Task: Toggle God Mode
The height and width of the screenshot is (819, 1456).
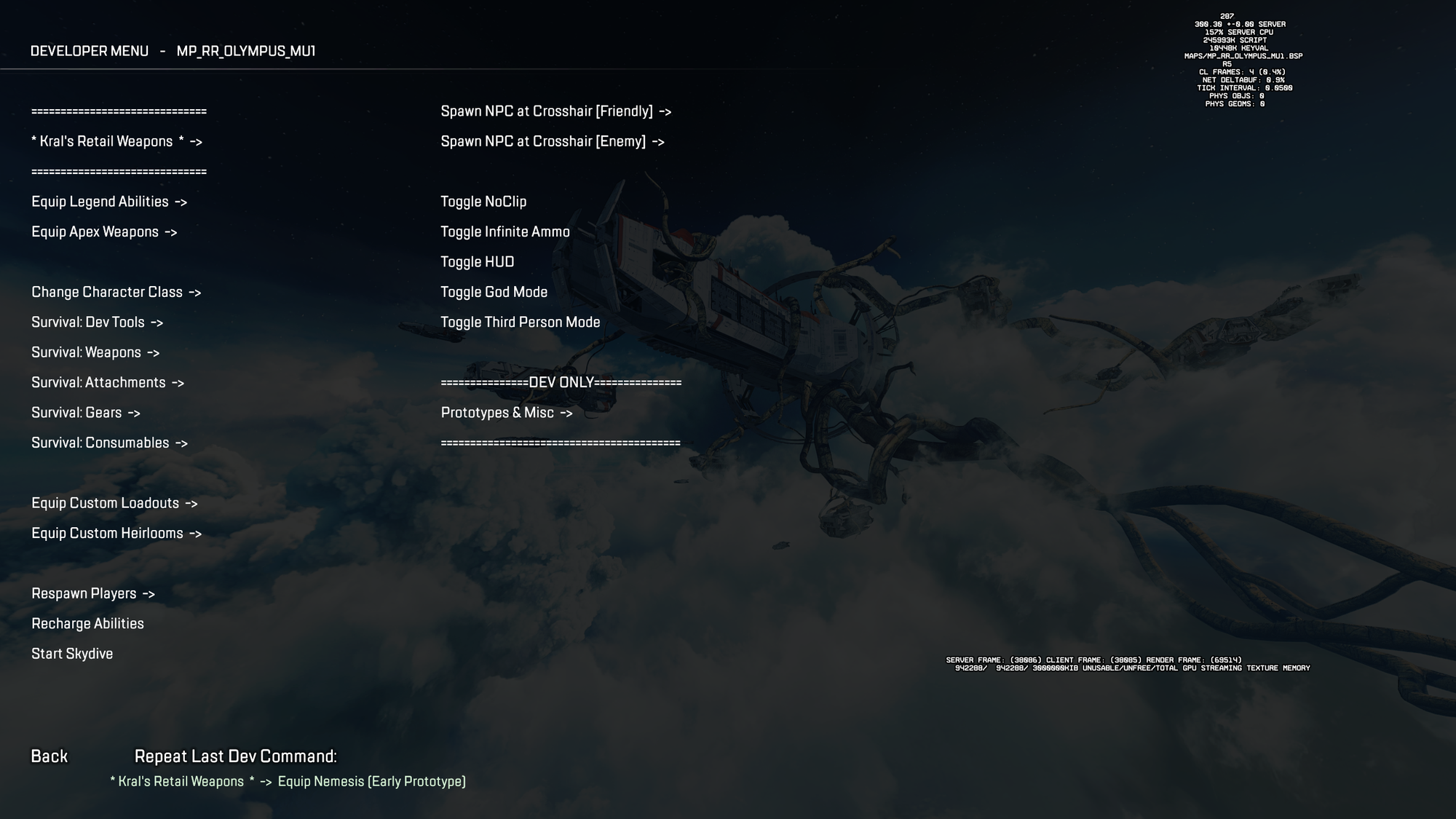Action: point(494,292)
